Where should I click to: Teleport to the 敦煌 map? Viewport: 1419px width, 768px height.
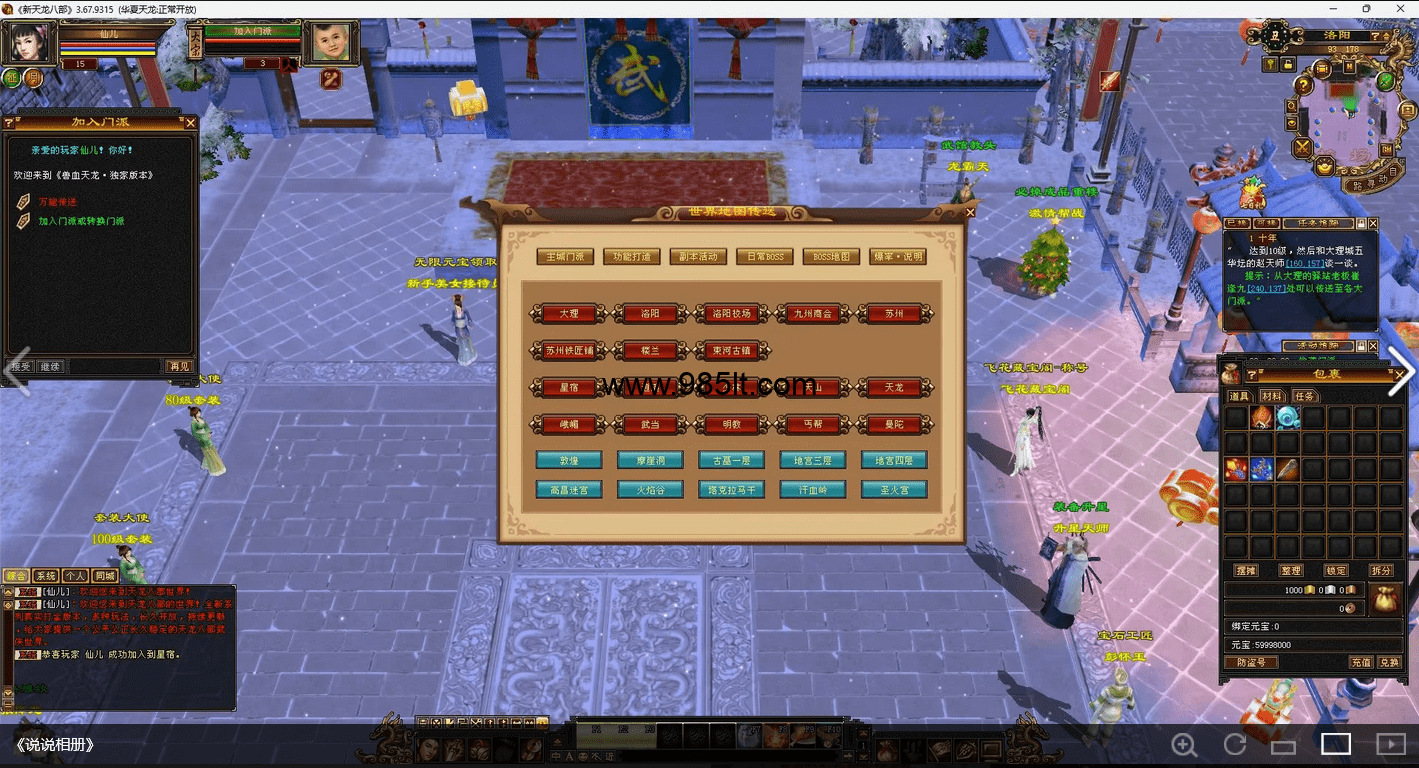point(569,461)
